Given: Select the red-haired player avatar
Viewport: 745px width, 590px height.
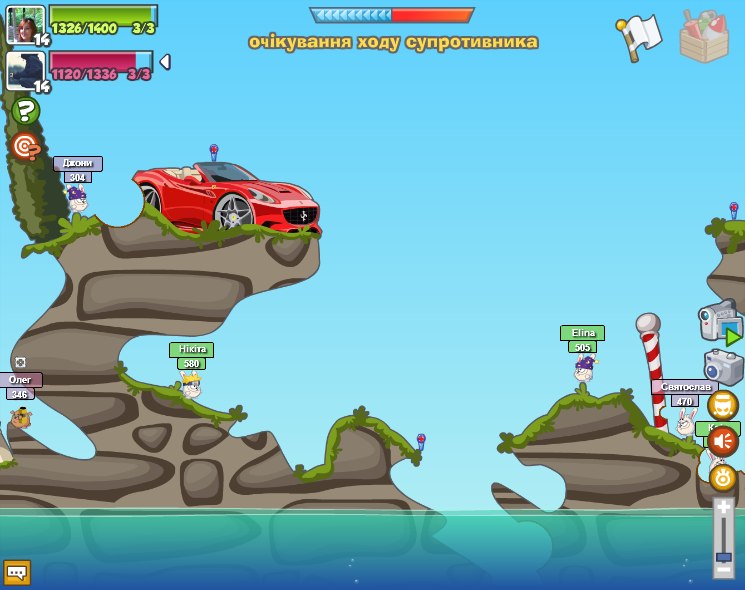Looking at the screenshot, I should (x=25, y=24).
